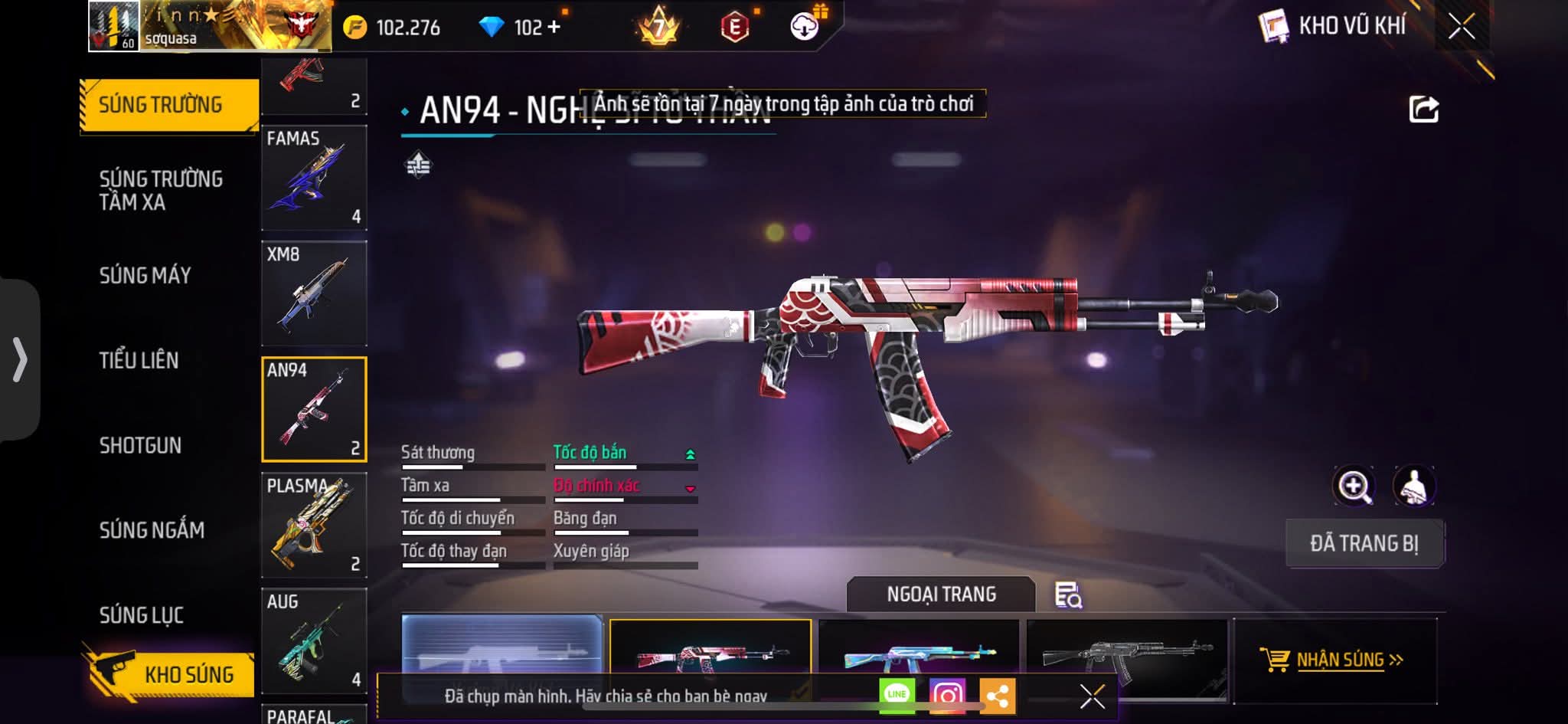This screenshot has height=724, width=1568.
Task: Click the Đã Trang Bị button
Action: click(x=1364, y=543)
